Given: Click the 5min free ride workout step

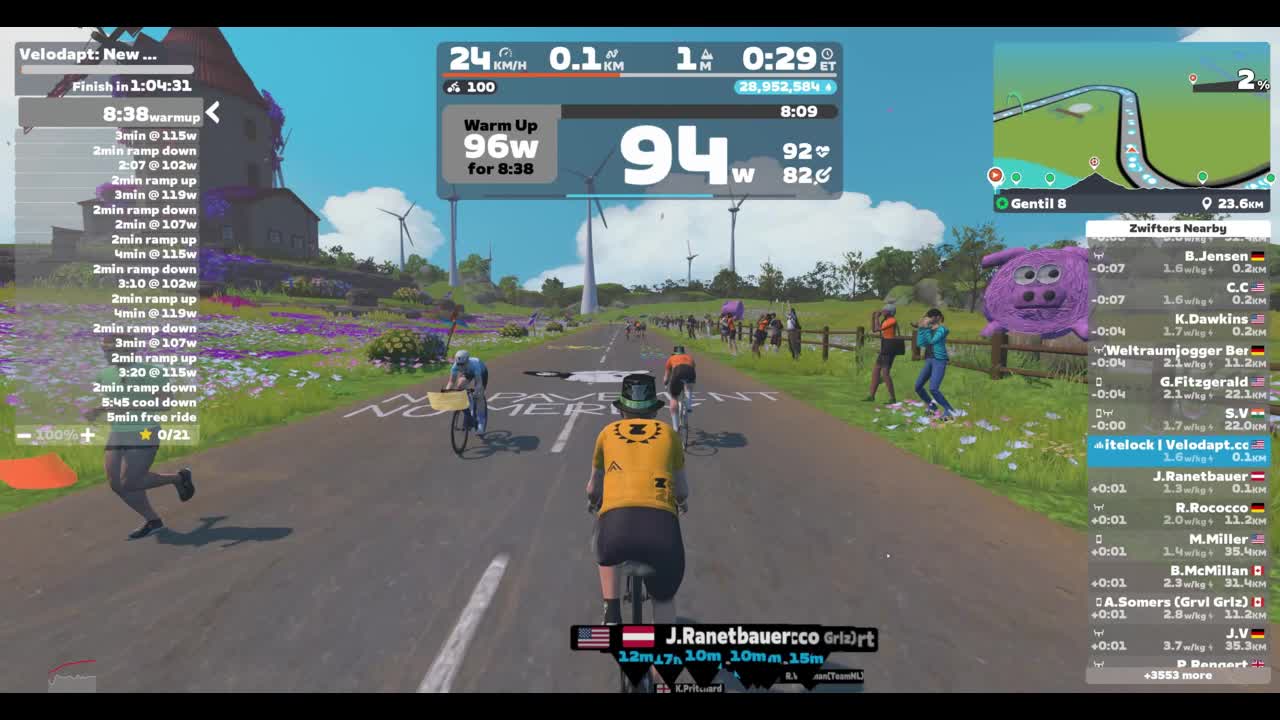Looking at the screenshot, I should pyautogui.click(x=151, y=417).
